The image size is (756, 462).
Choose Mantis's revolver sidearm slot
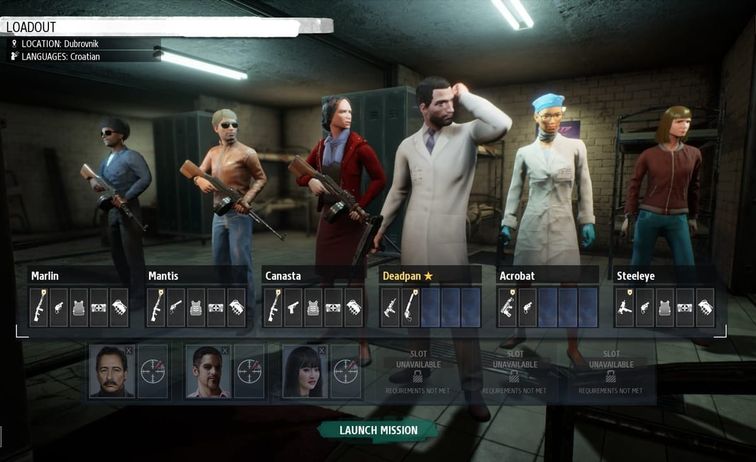(x=176, y=308)
